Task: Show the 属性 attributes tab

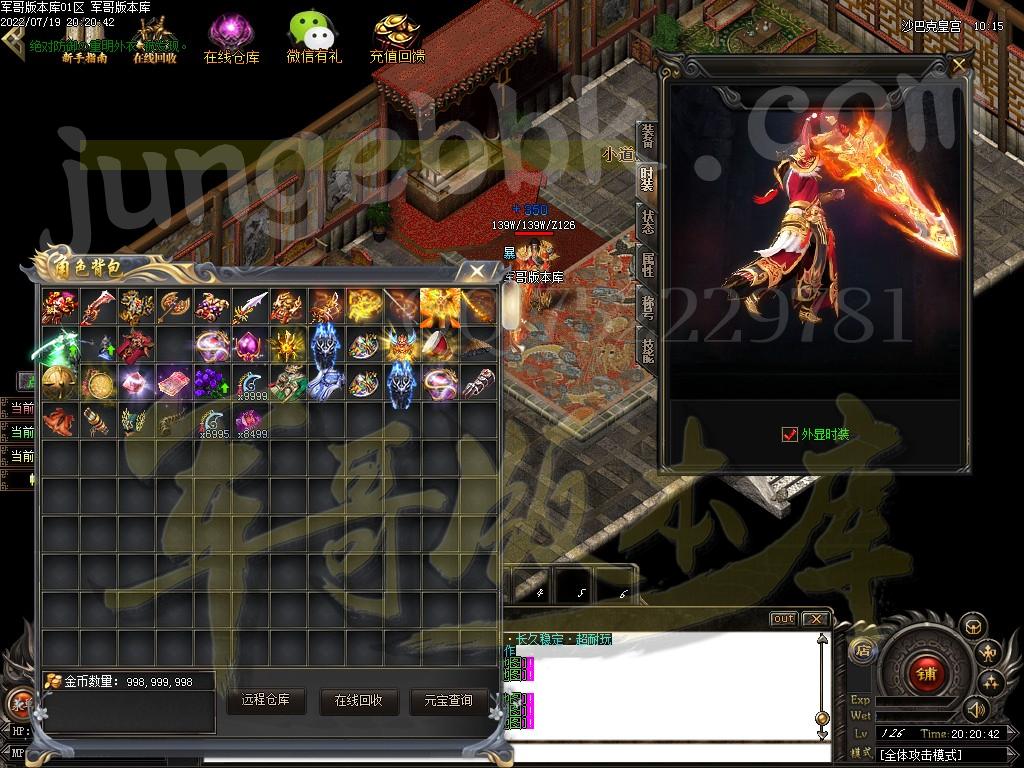Action: click(x=648, y=264)
